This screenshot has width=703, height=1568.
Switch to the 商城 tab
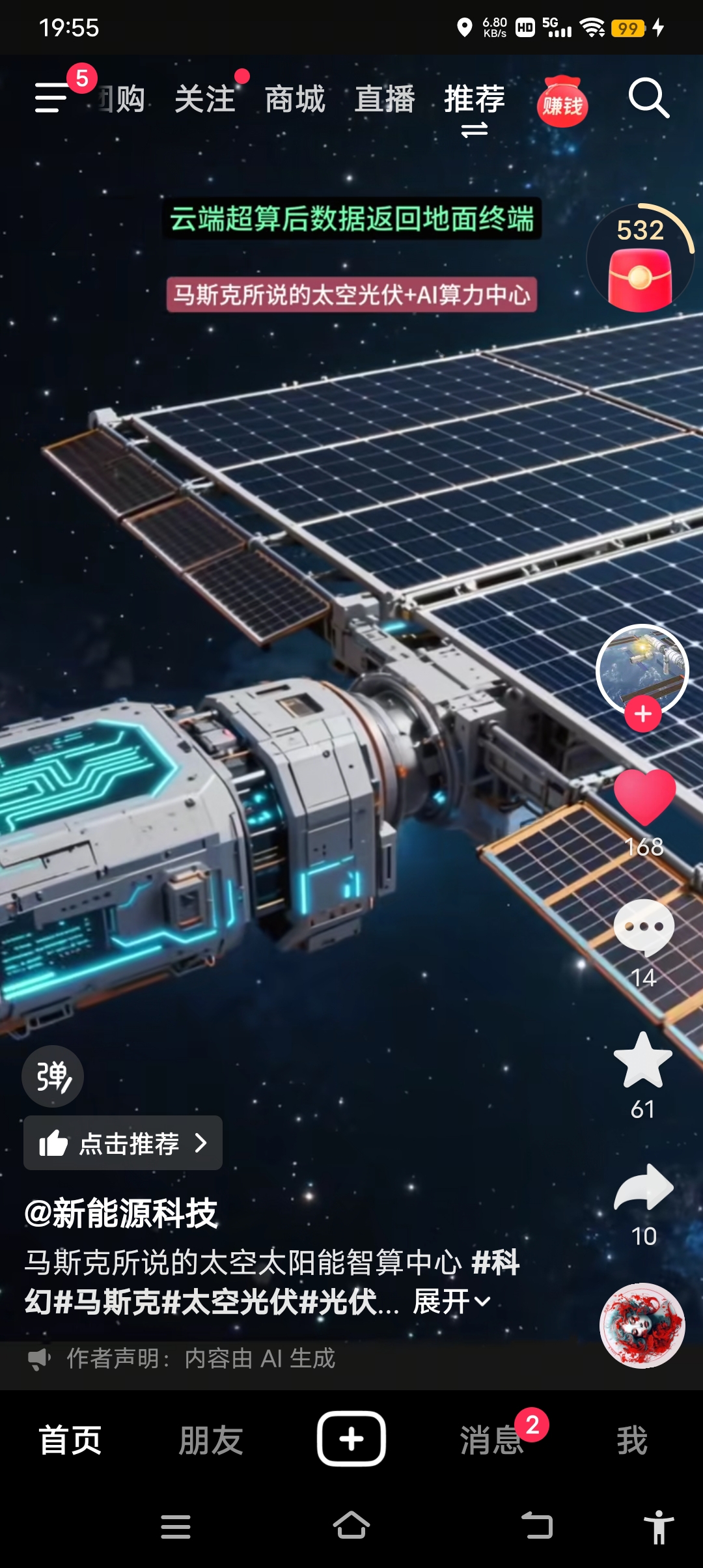pyautogui.click(x=295, y=100)
